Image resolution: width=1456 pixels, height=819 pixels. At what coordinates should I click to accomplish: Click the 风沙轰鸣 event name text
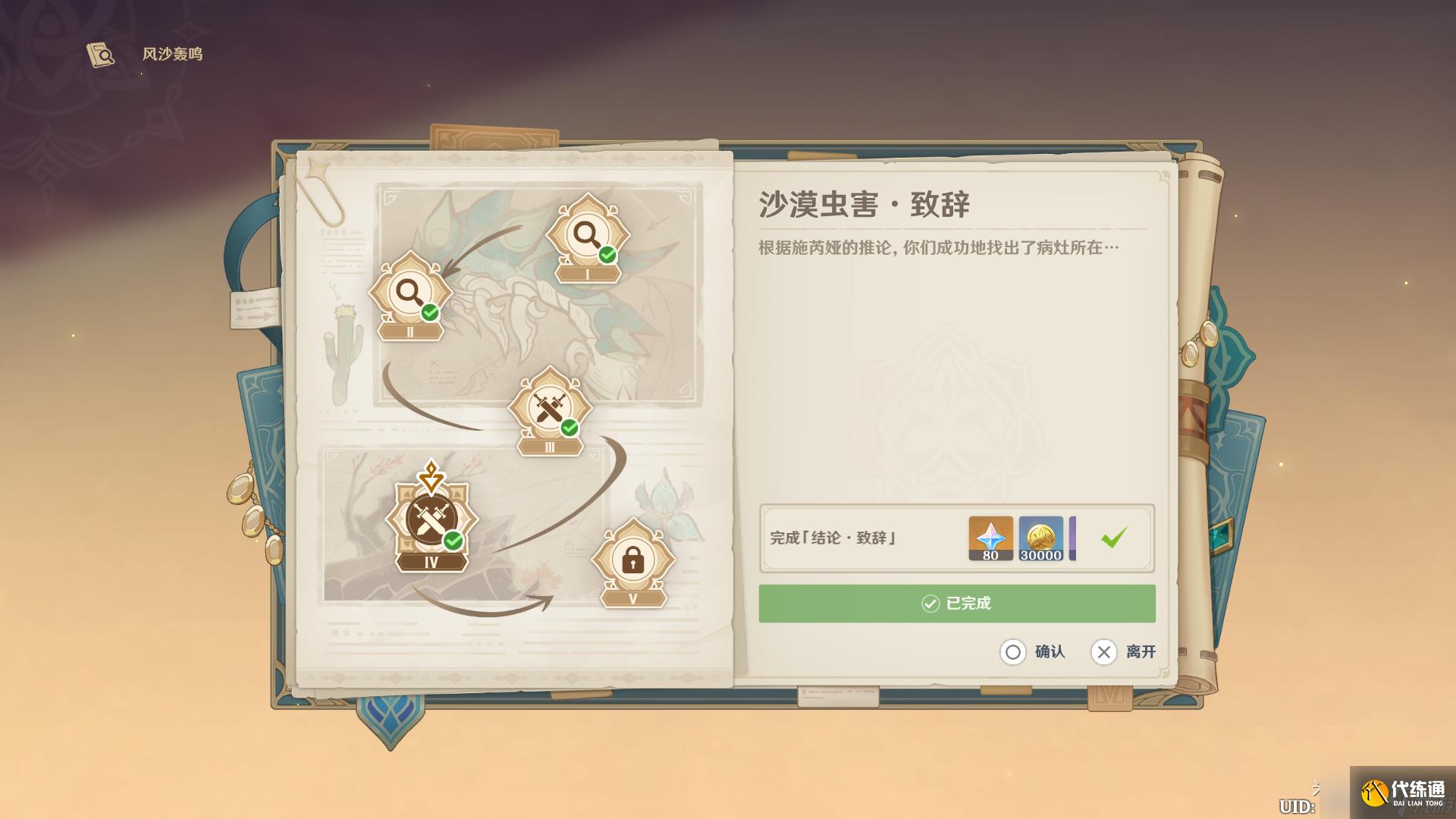coord(174,54)
